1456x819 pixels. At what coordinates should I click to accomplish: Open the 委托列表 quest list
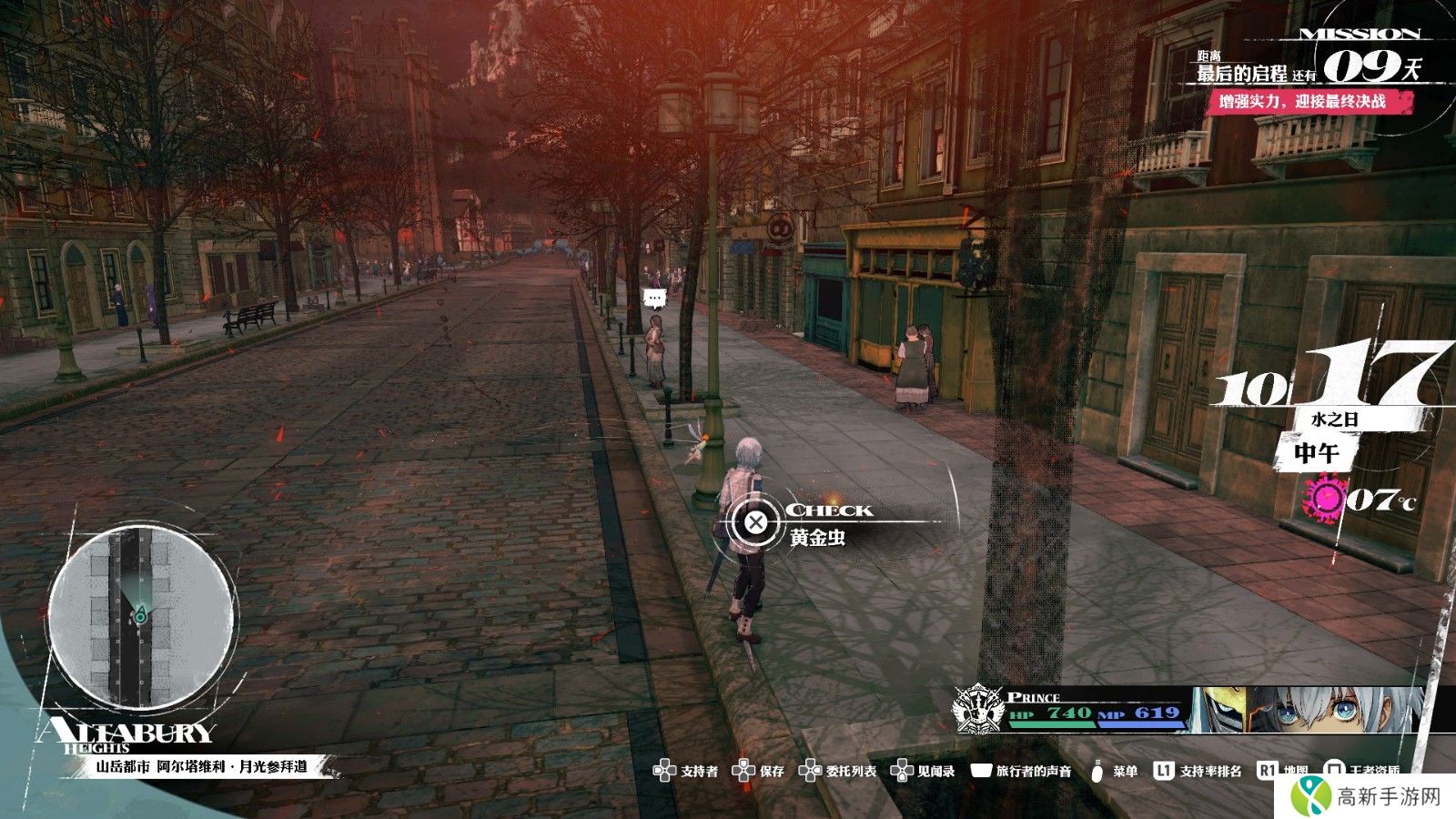[838, 771]
